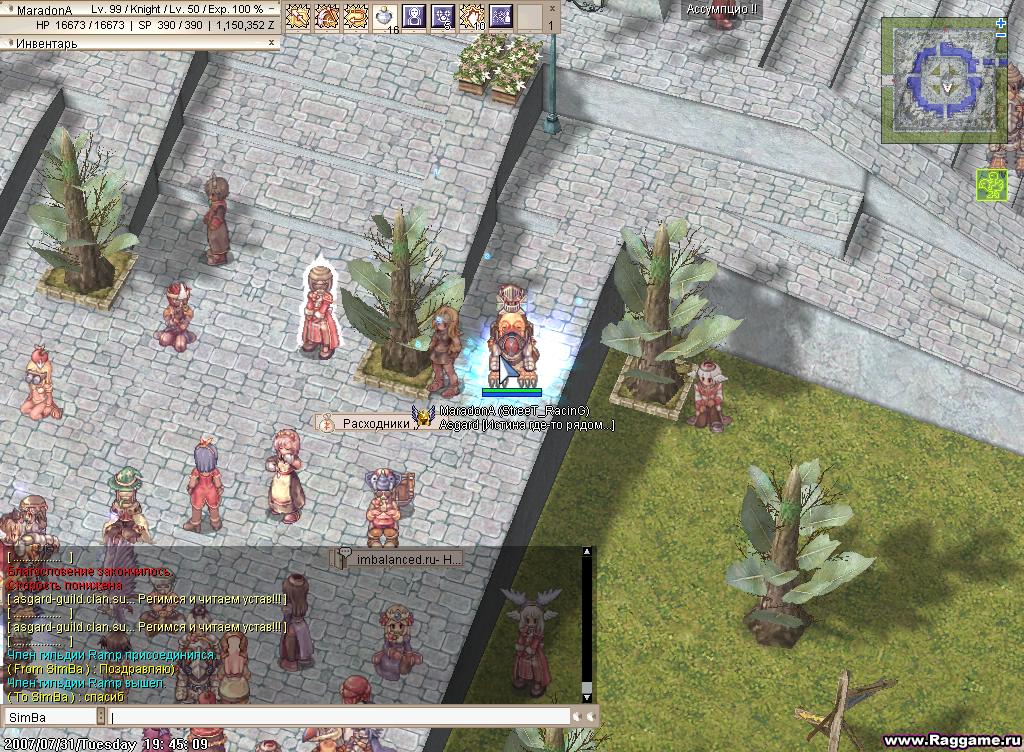Select the last purple skill hotkey icon
Image resolution: width=1024 pixels, height=752 pixels.
coord(501,16)
